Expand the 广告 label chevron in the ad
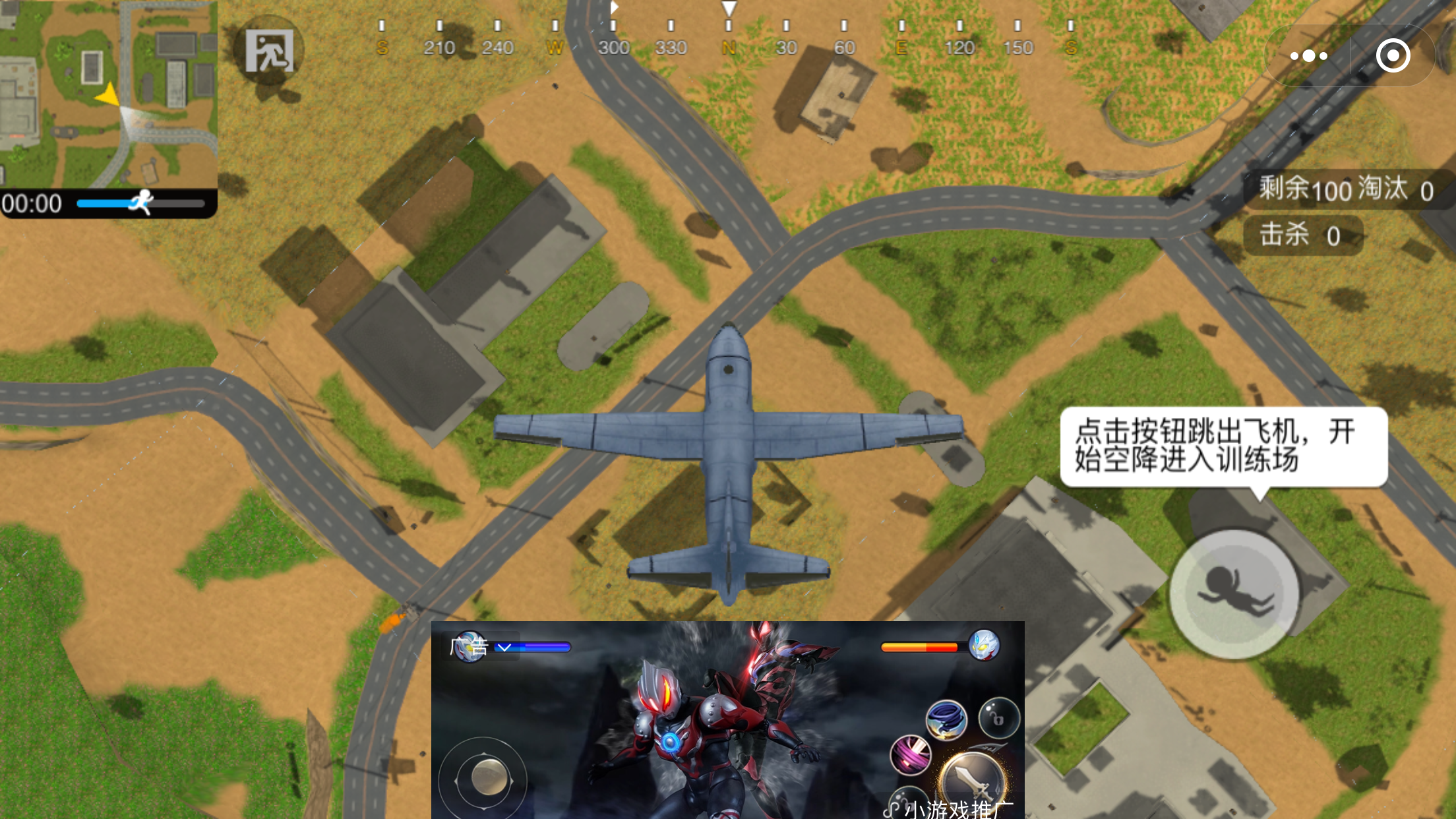Screen dimensions: 1456x819 coord(504,648)
